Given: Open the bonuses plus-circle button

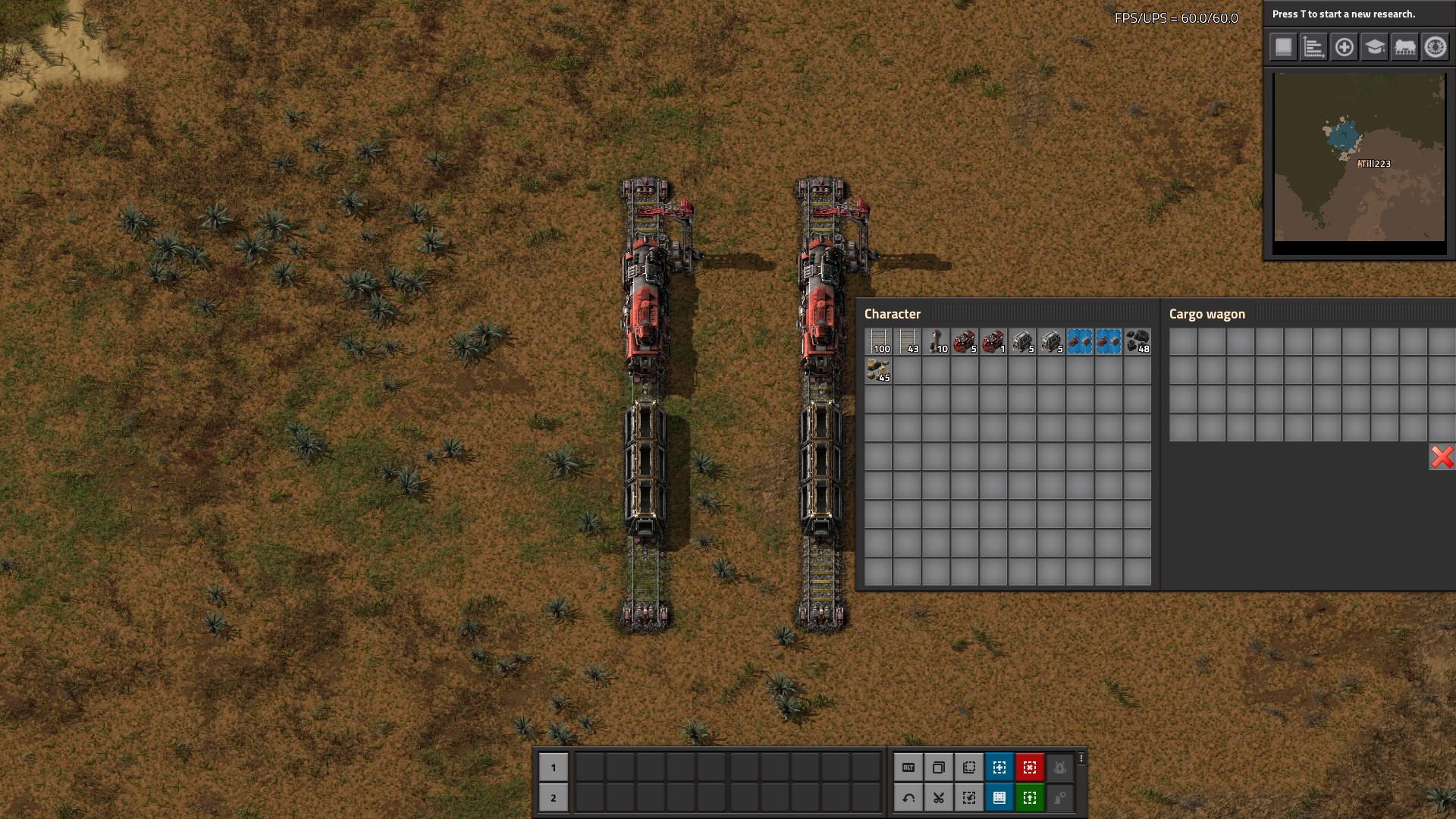Looking at the screenshot, I should pyautogui.click(x=1344, y=47).
